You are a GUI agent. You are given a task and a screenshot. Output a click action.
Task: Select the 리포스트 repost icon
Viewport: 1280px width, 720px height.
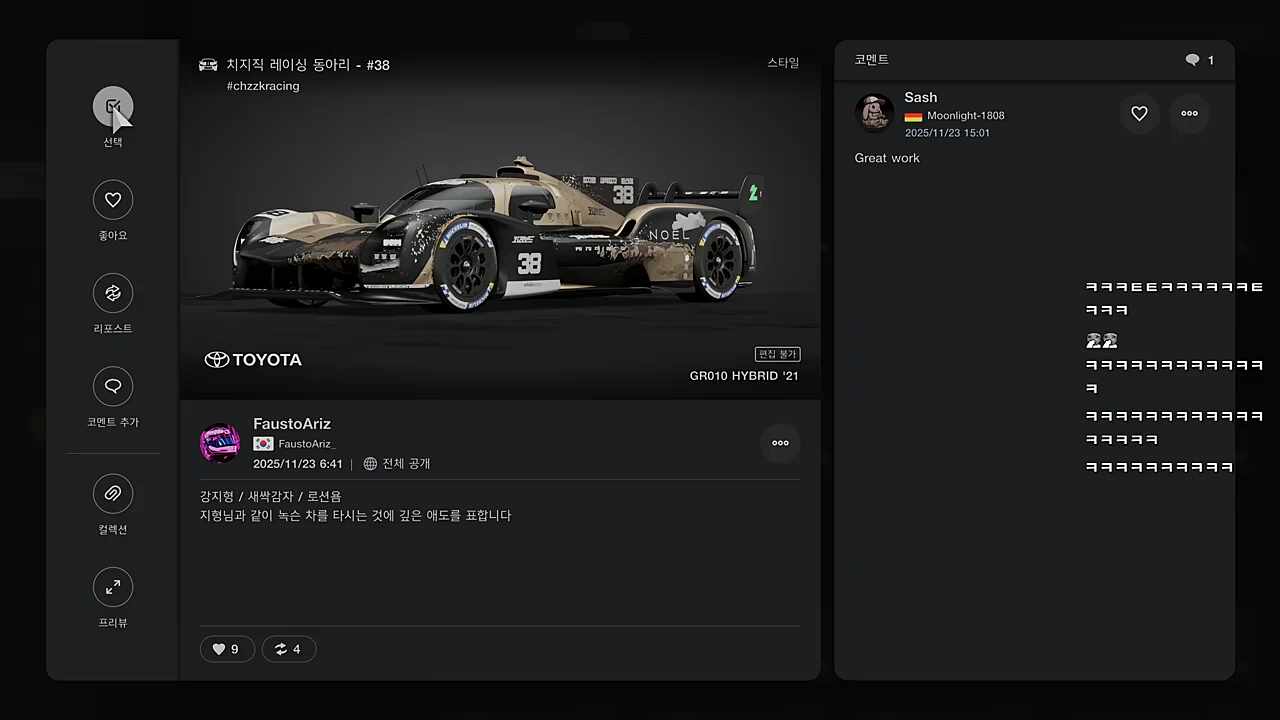point(113,293)
